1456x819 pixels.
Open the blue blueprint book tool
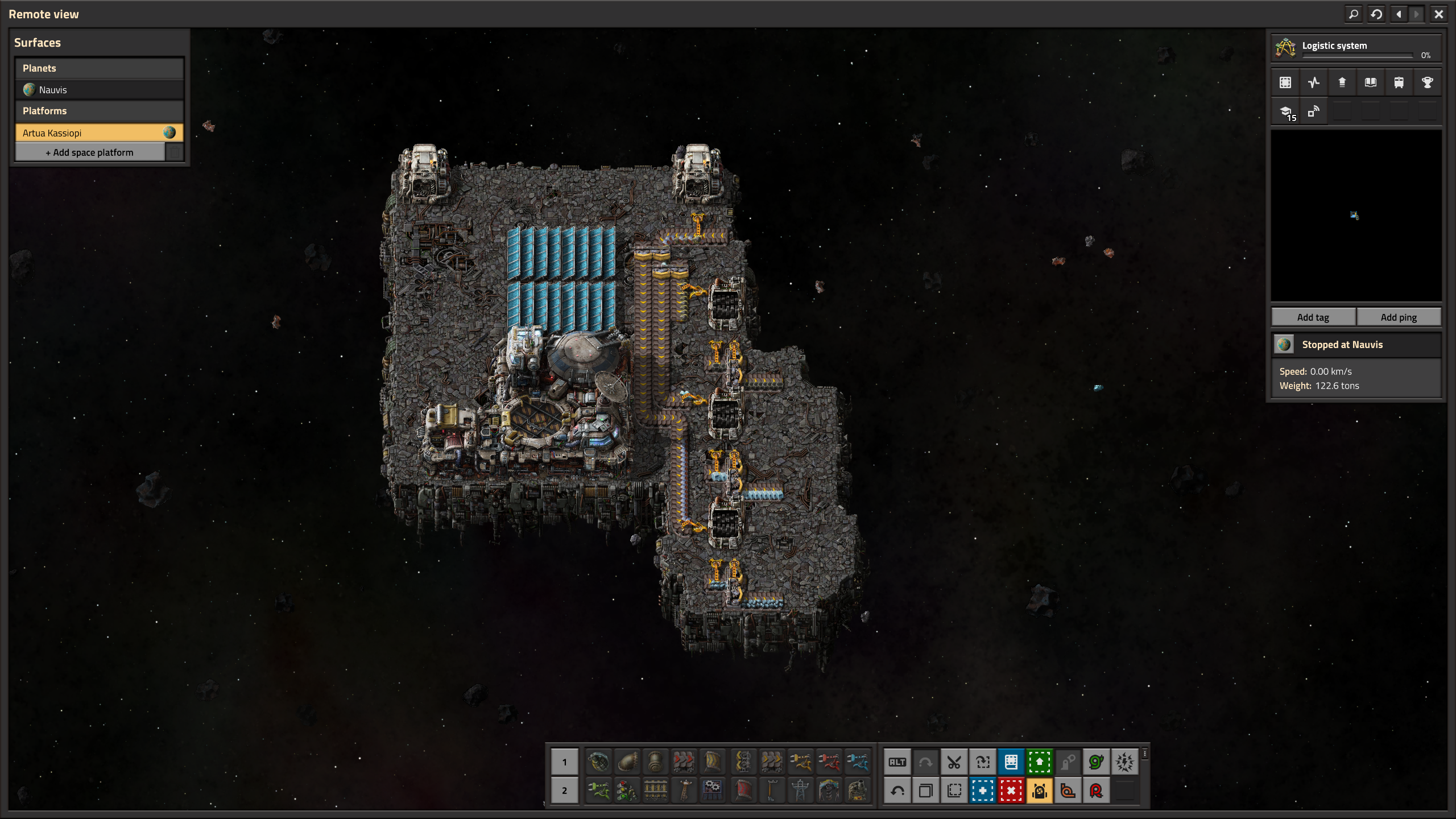1011,762
